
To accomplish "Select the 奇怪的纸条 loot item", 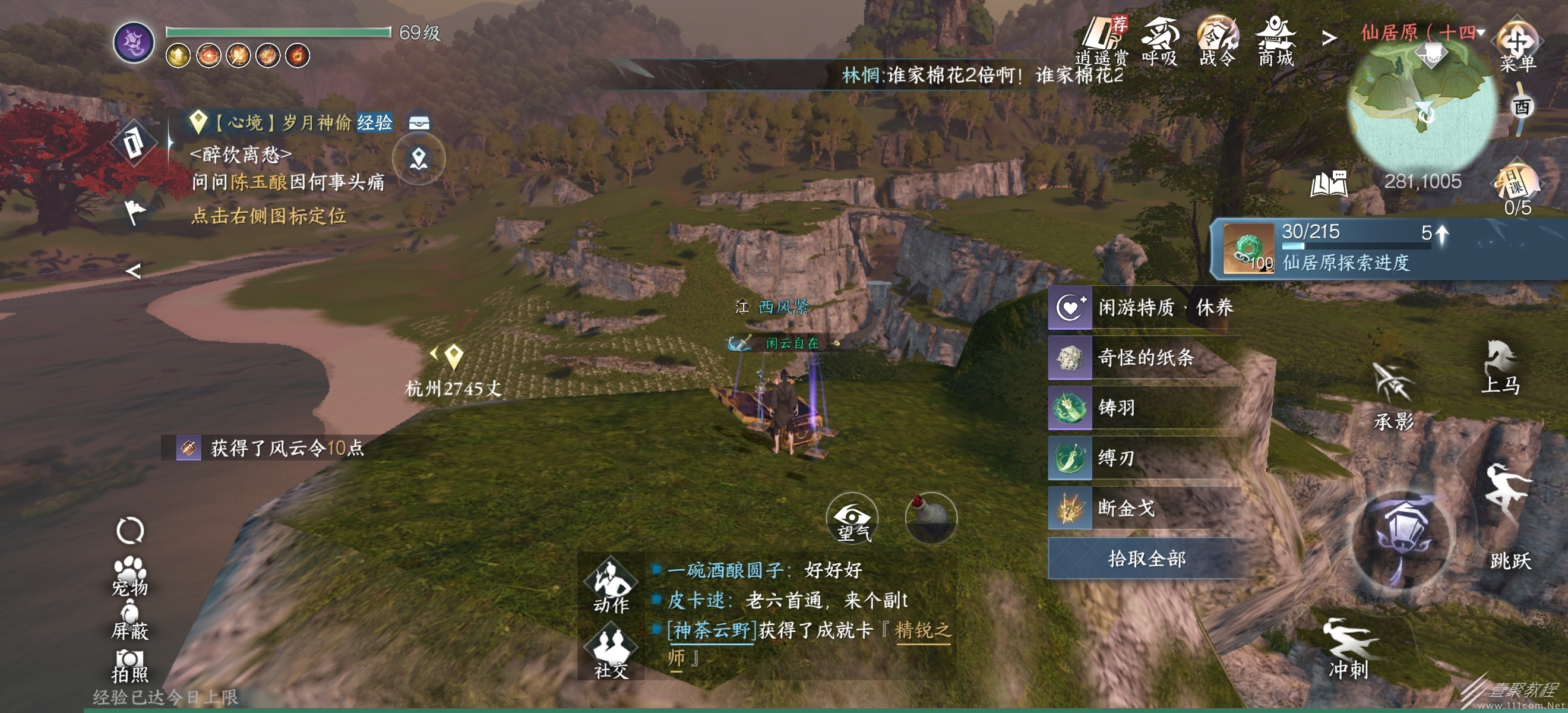I will point(1145,358).
